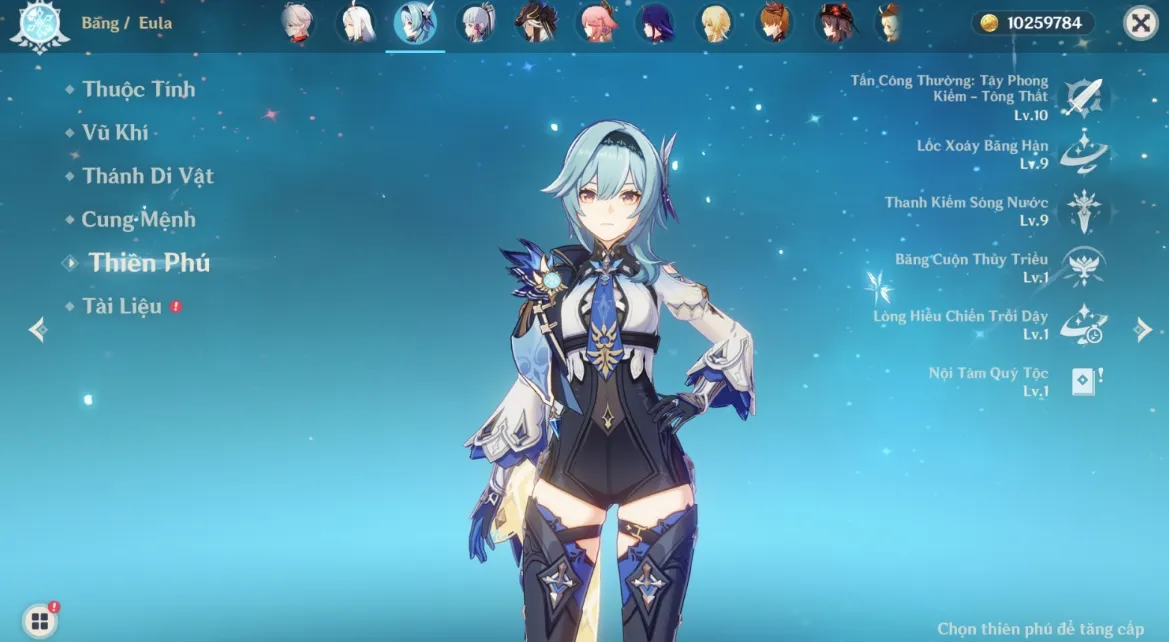1169x642 pixels.
Task: Open the Thuộc Tính attributes section
Action: click(139, 89)
